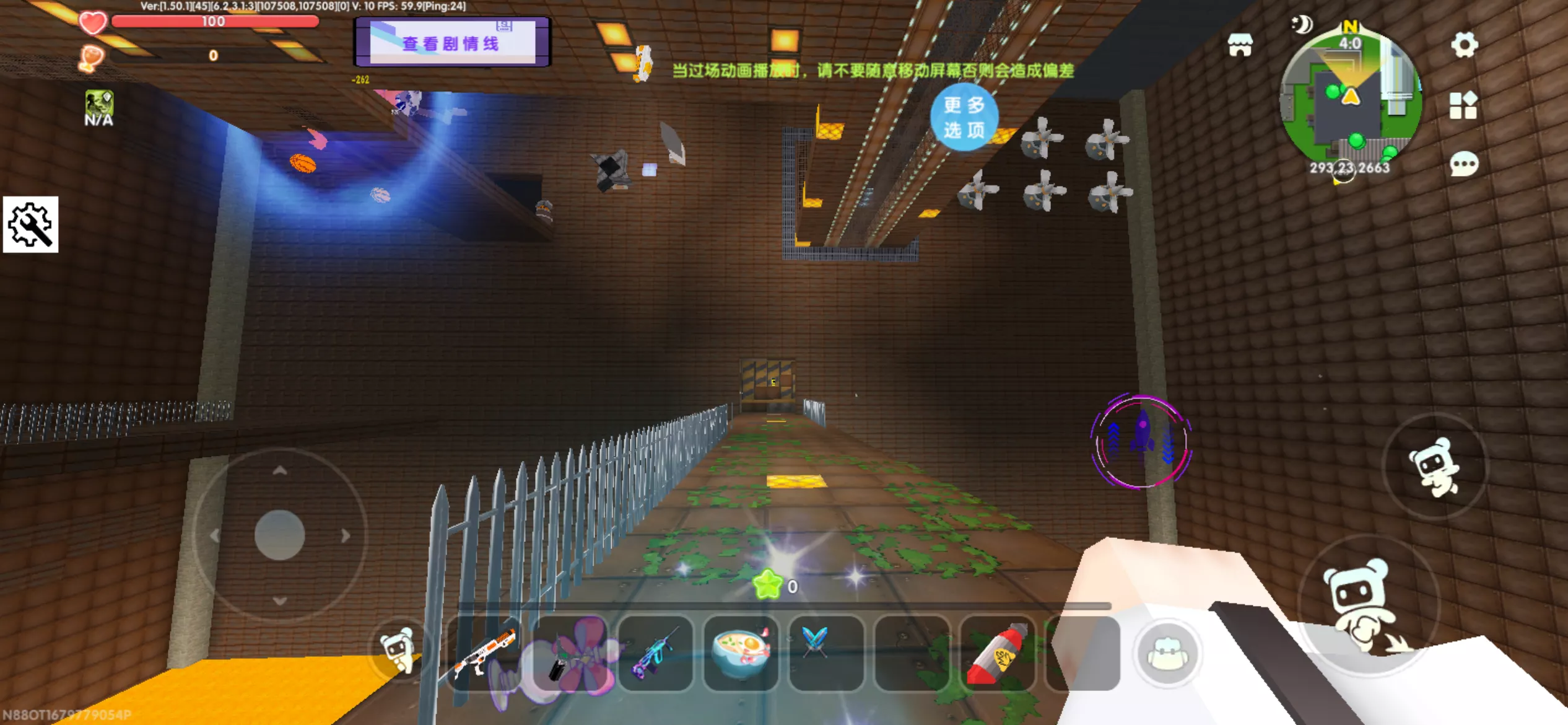
Task: Tap the upper bear-robot action button
Action: tap(1435, 467)
